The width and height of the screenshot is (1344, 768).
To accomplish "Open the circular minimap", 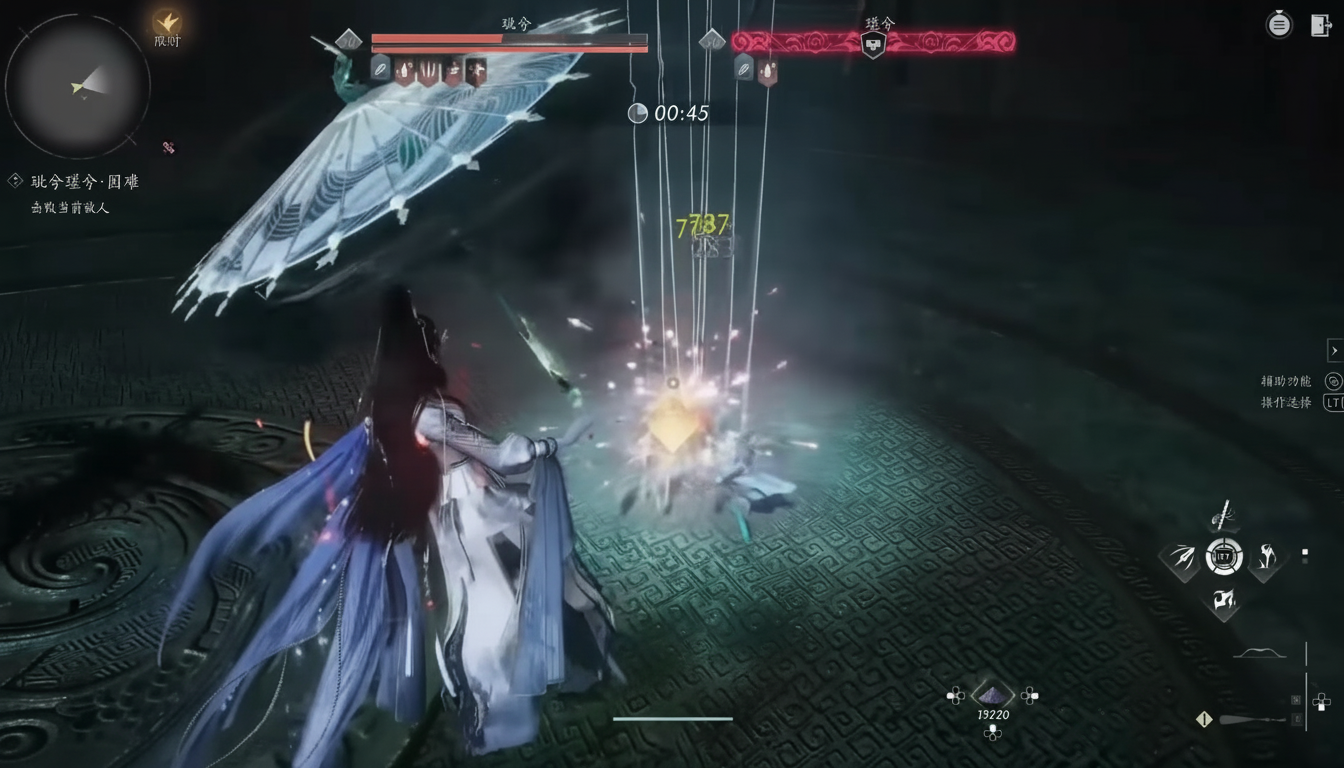I will click(x=78, y=86).
